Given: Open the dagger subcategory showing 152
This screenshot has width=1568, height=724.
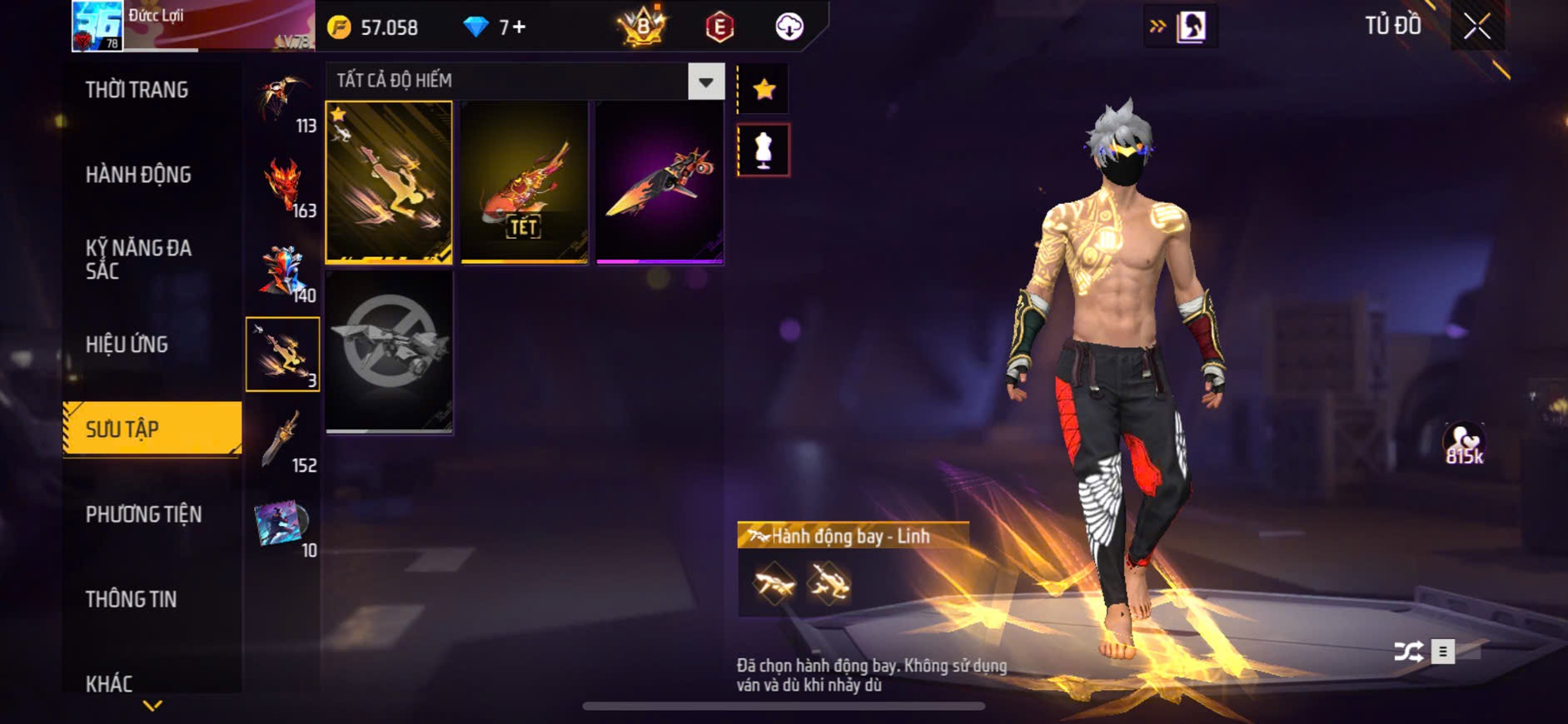Looking at the screenshot, I should [284, 441].
